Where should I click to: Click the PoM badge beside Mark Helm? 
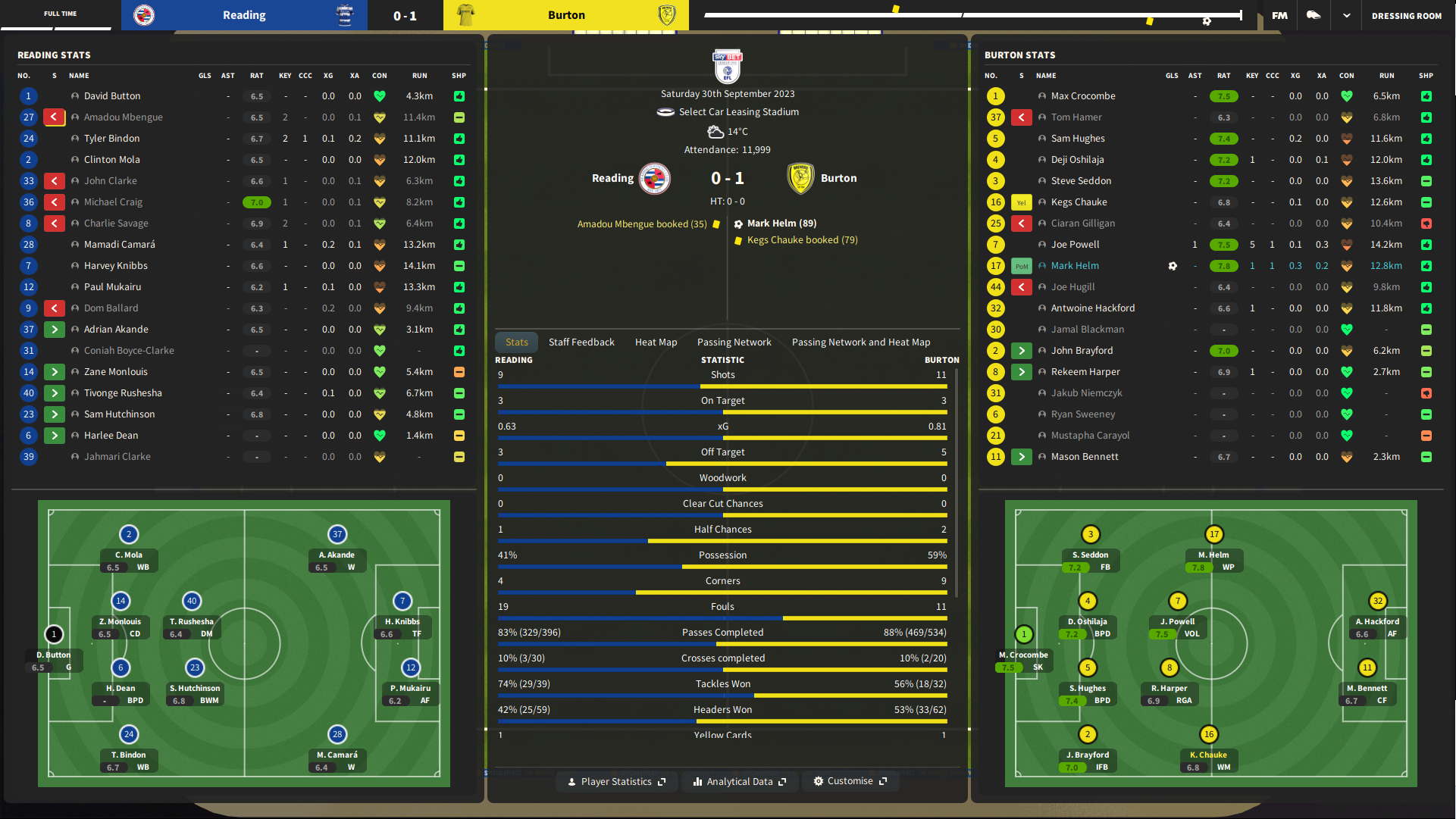1022,266
